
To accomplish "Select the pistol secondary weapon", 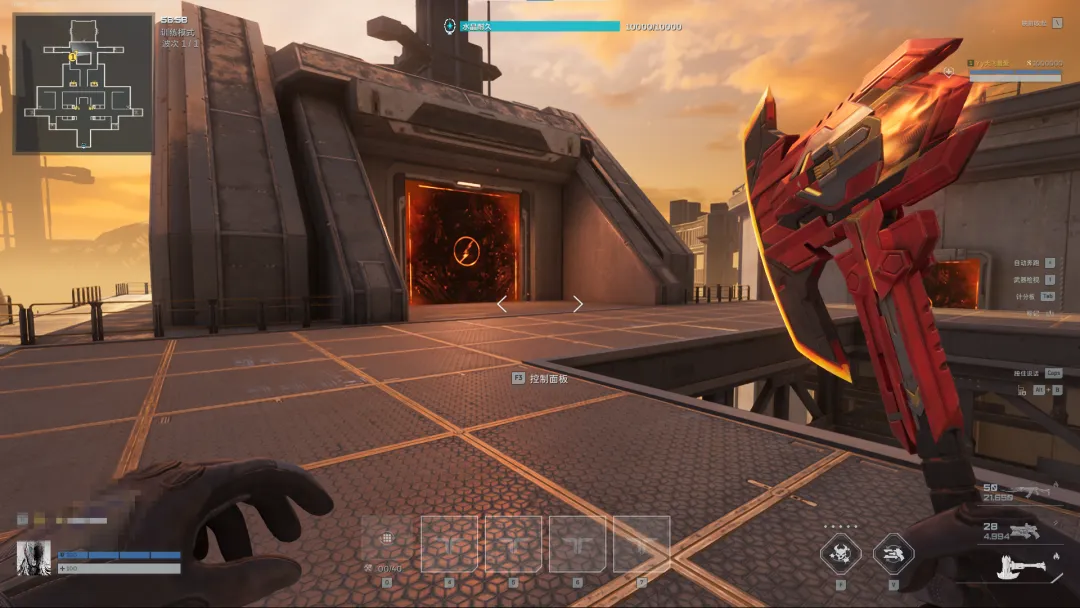I will [x=1026, y=531].
